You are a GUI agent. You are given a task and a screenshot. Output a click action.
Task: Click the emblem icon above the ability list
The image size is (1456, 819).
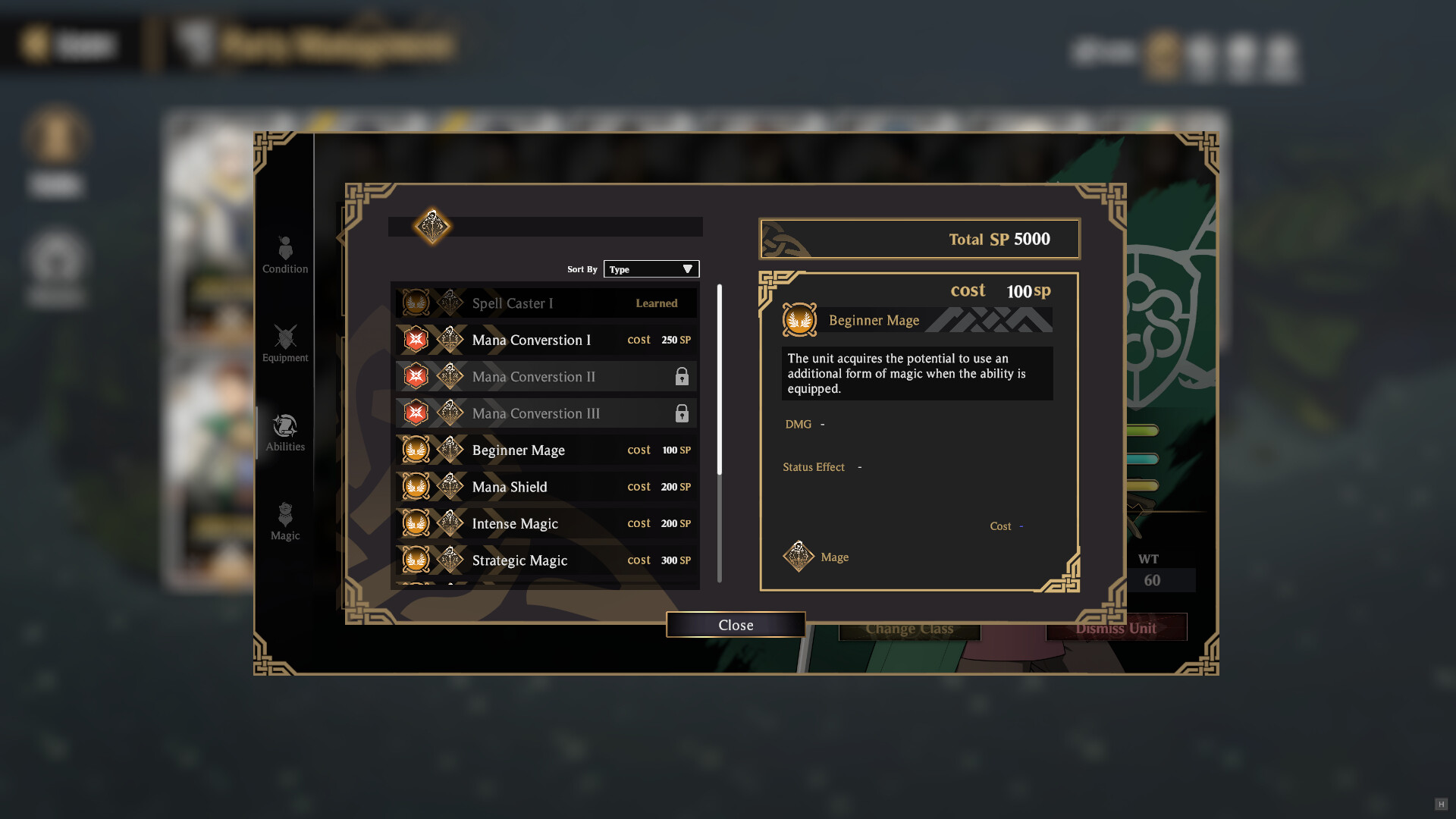[x=432, y=226]
